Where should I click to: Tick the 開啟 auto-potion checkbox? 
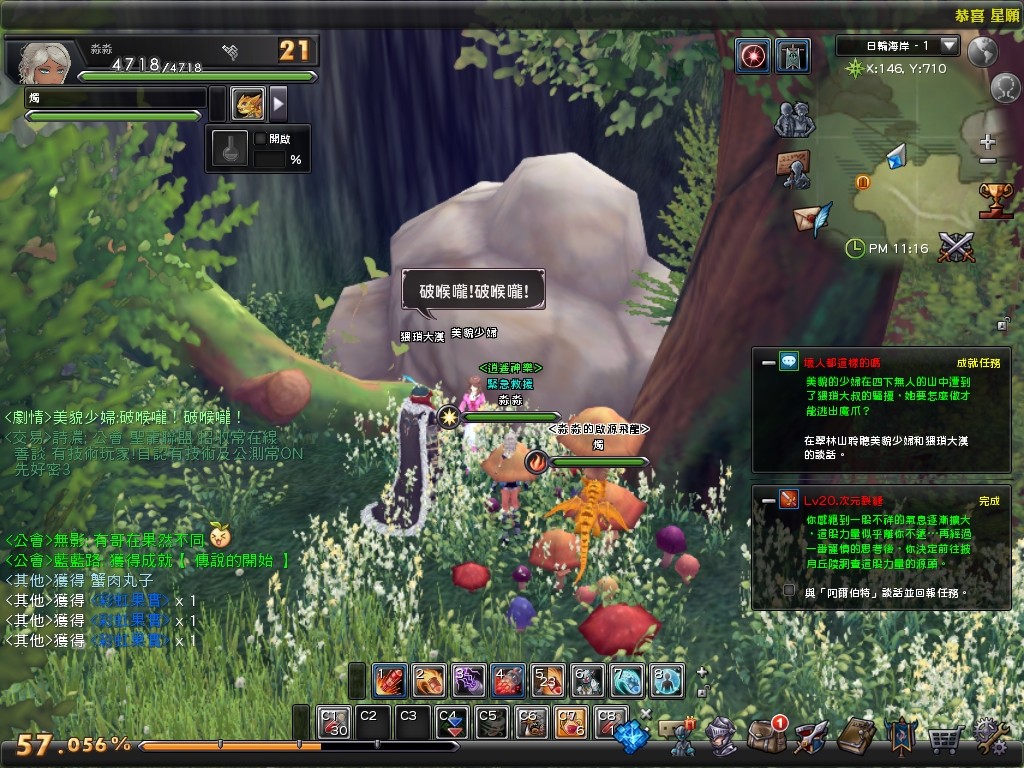(x=261, y=139)
